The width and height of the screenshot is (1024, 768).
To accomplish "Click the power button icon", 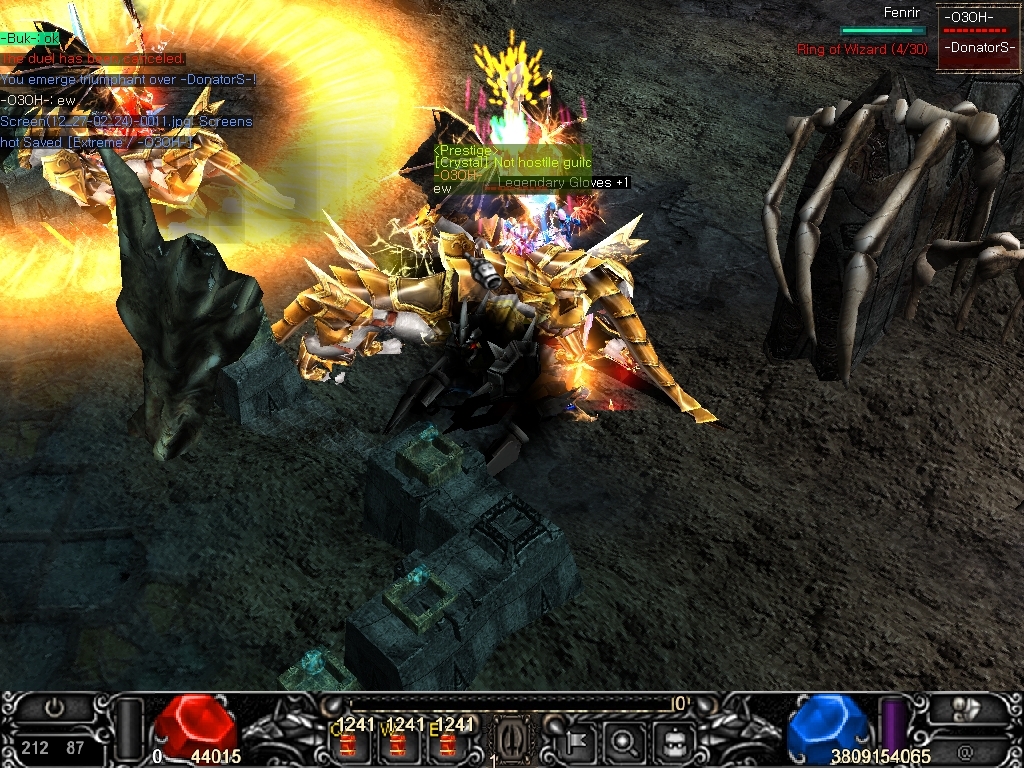I will point(56,708).
